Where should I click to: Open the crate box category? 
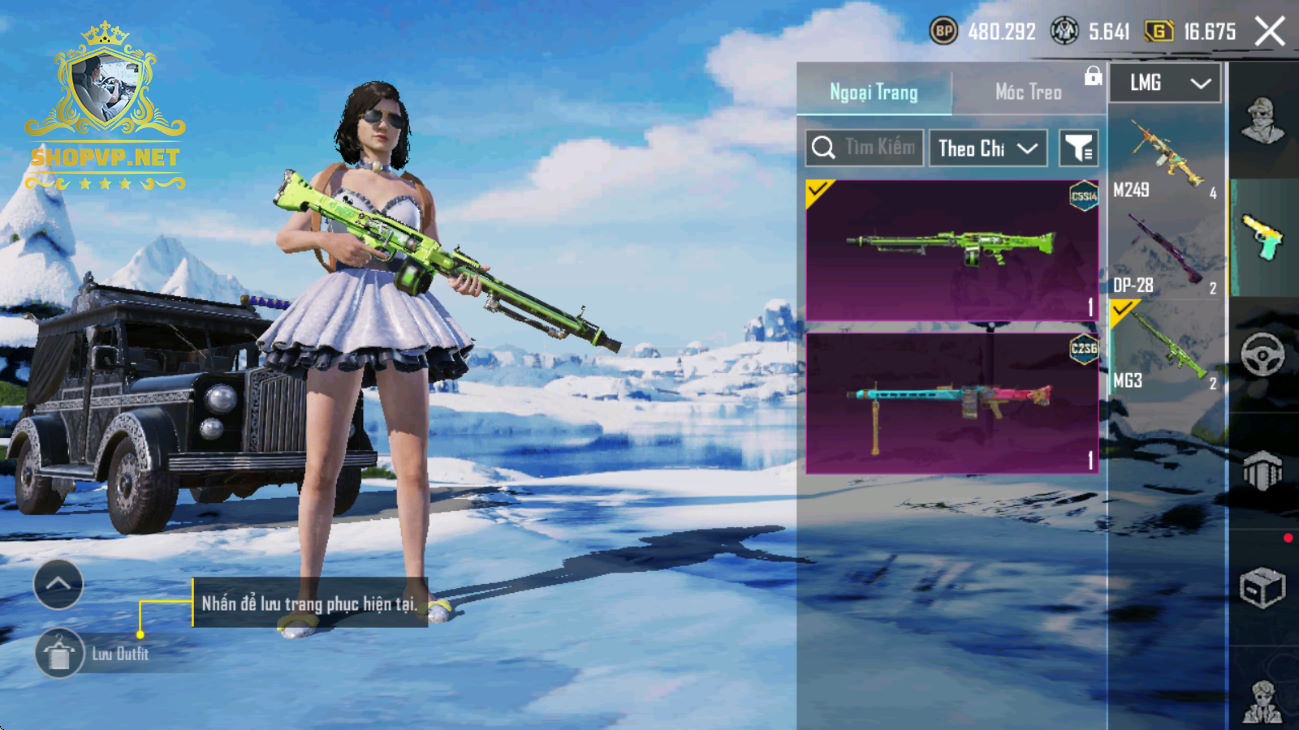click(1263, 588)
